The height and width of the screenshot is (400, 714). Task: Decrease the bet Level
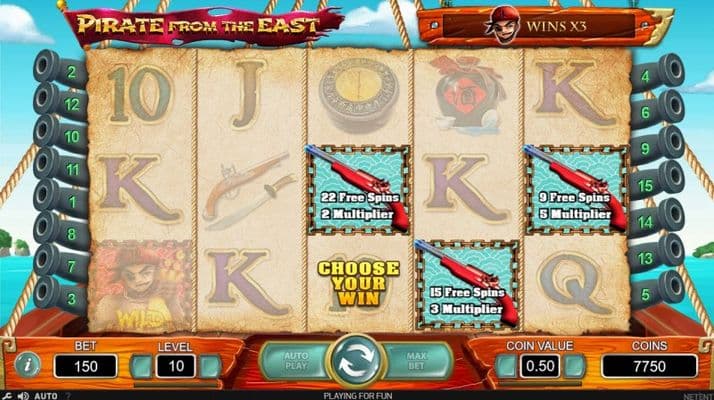(x=143, y=366)
